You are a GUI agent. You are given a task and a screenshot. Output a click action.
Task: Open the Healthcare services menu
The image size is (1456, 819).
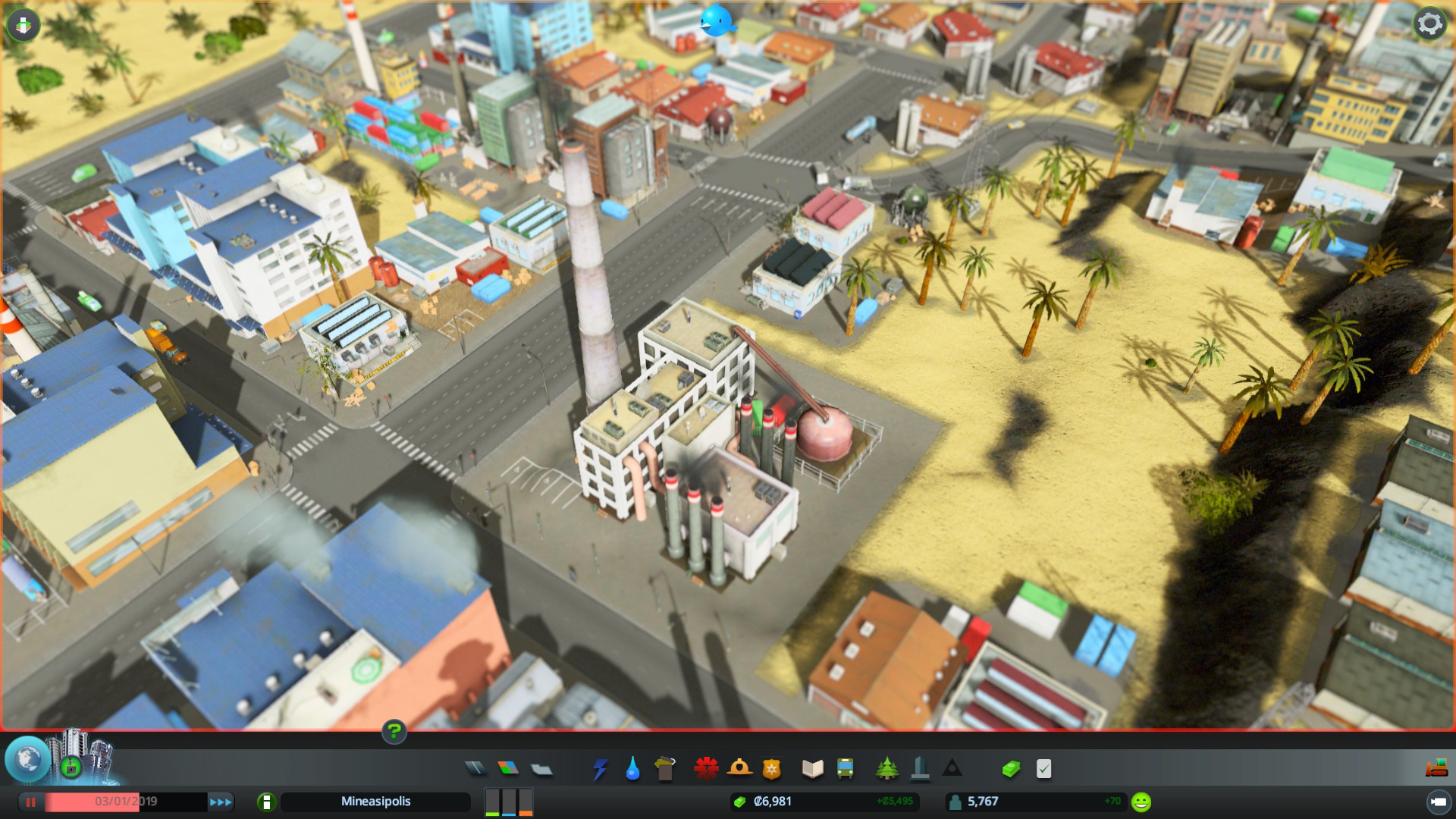[x=706, y=769]
